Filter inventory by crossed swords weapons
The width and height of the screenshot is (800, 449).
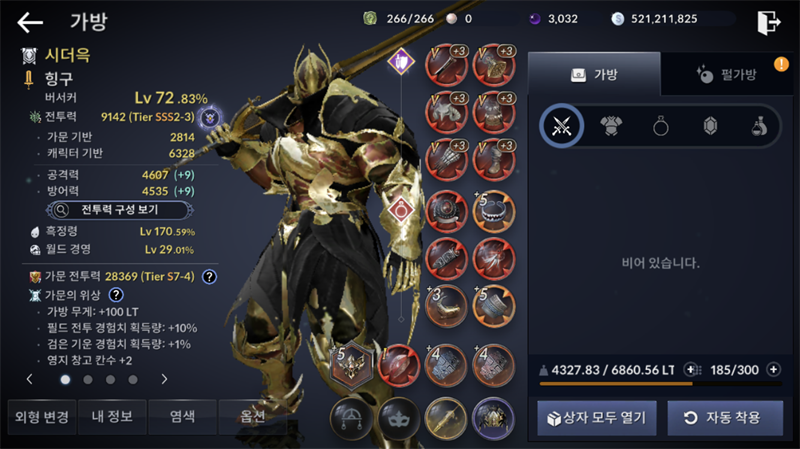pyautogui.click(x=562, y=126)
